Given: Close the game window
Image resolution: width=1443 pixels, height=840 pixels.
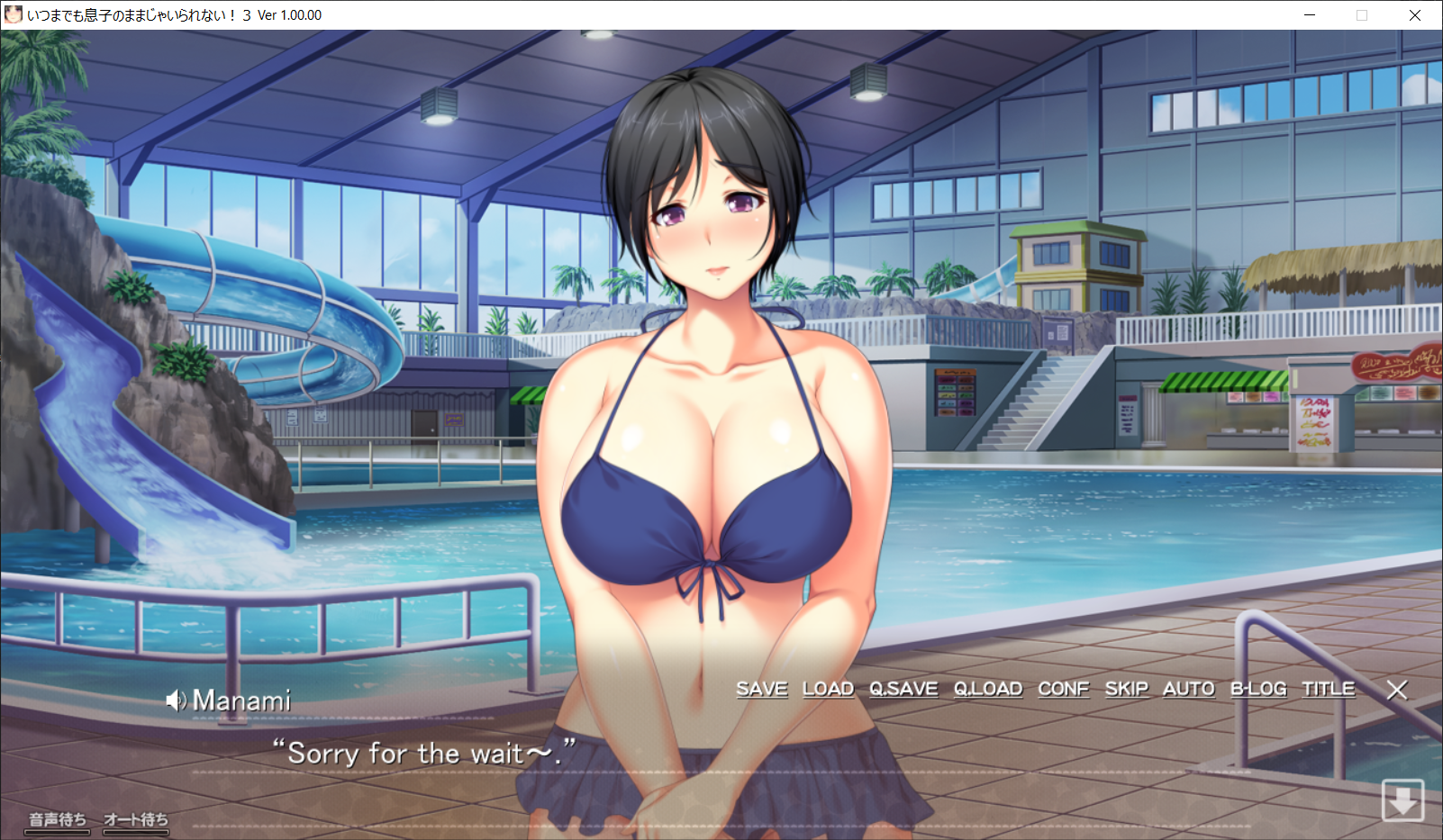Looking at the screenshot, I should click(1415, 15).
